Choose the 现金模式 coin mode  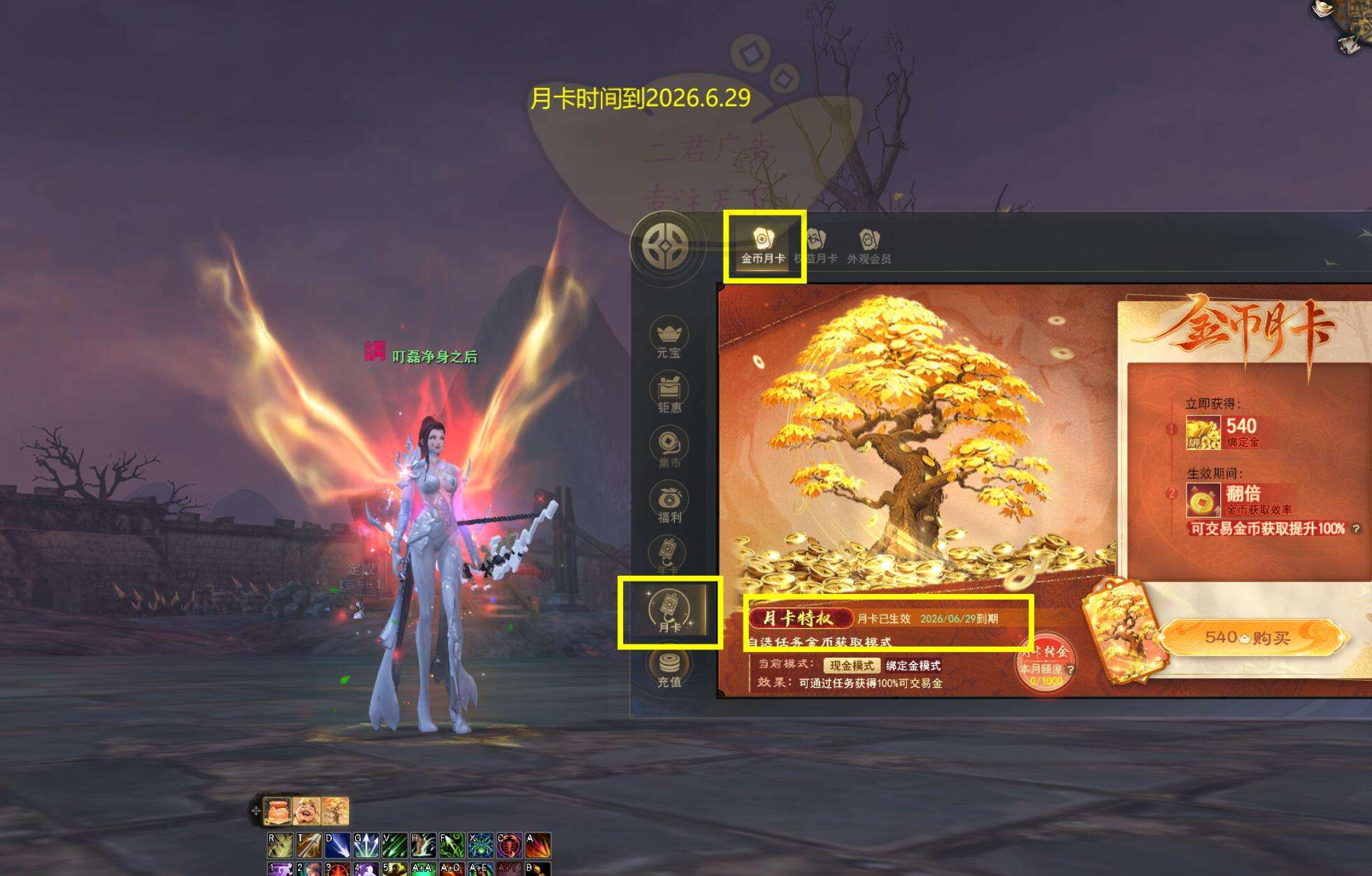click(x=851, y=665)
